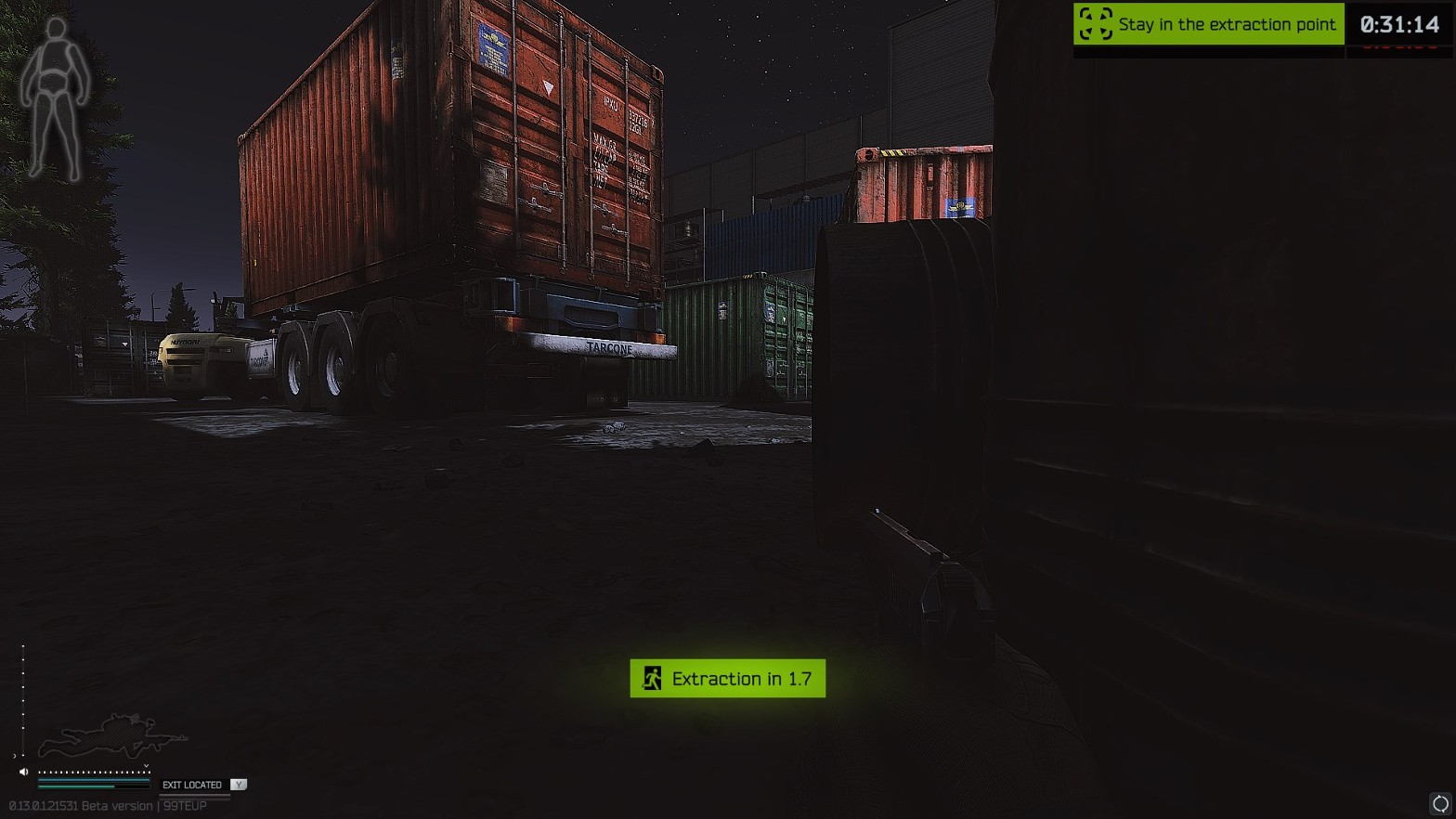
Task: Toggle the mute speaker indicator
Action: tap(24, 772)
